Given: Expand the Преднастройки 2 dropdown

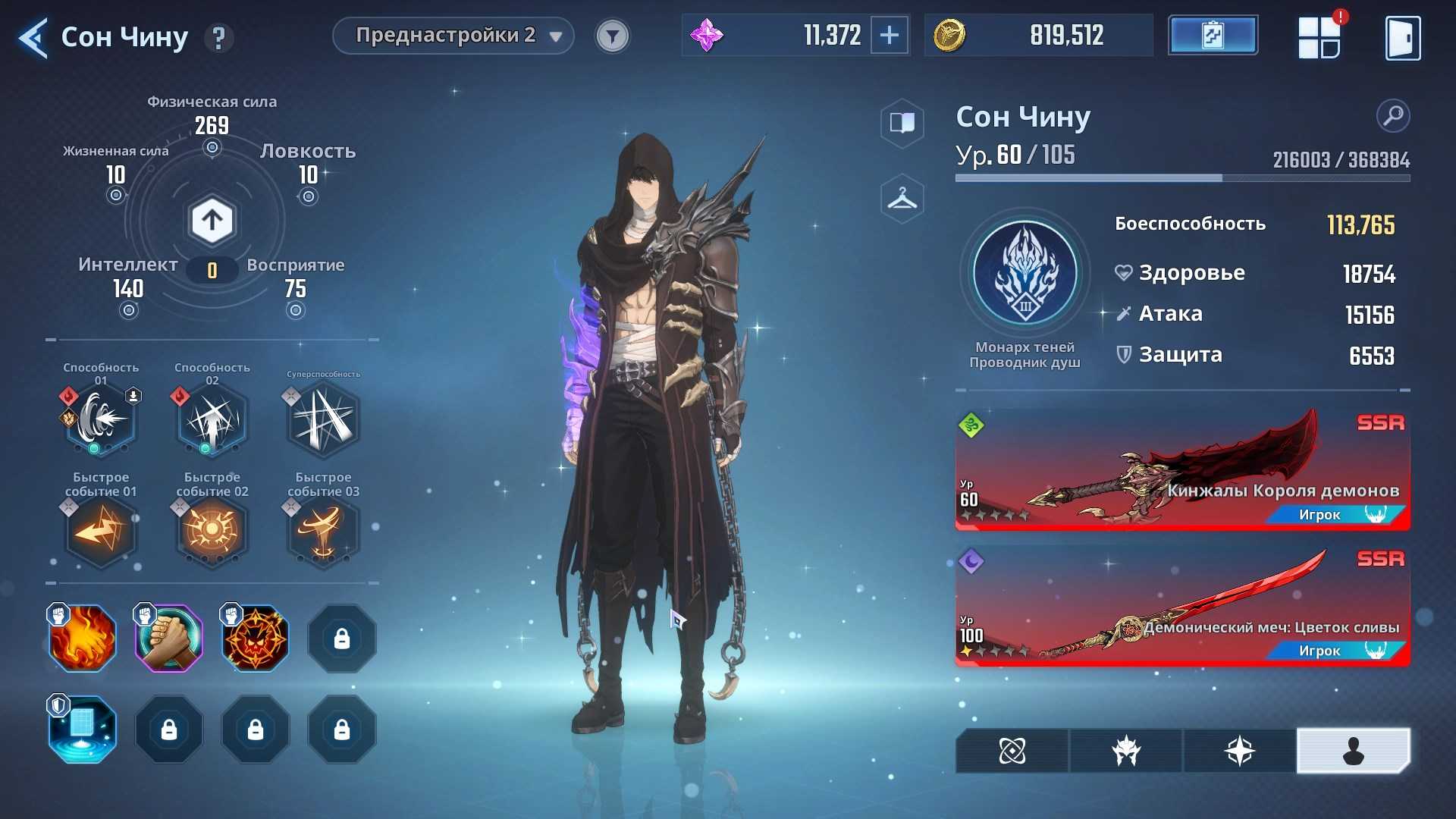Looking at the screenshot, I should tap(453, 36).
